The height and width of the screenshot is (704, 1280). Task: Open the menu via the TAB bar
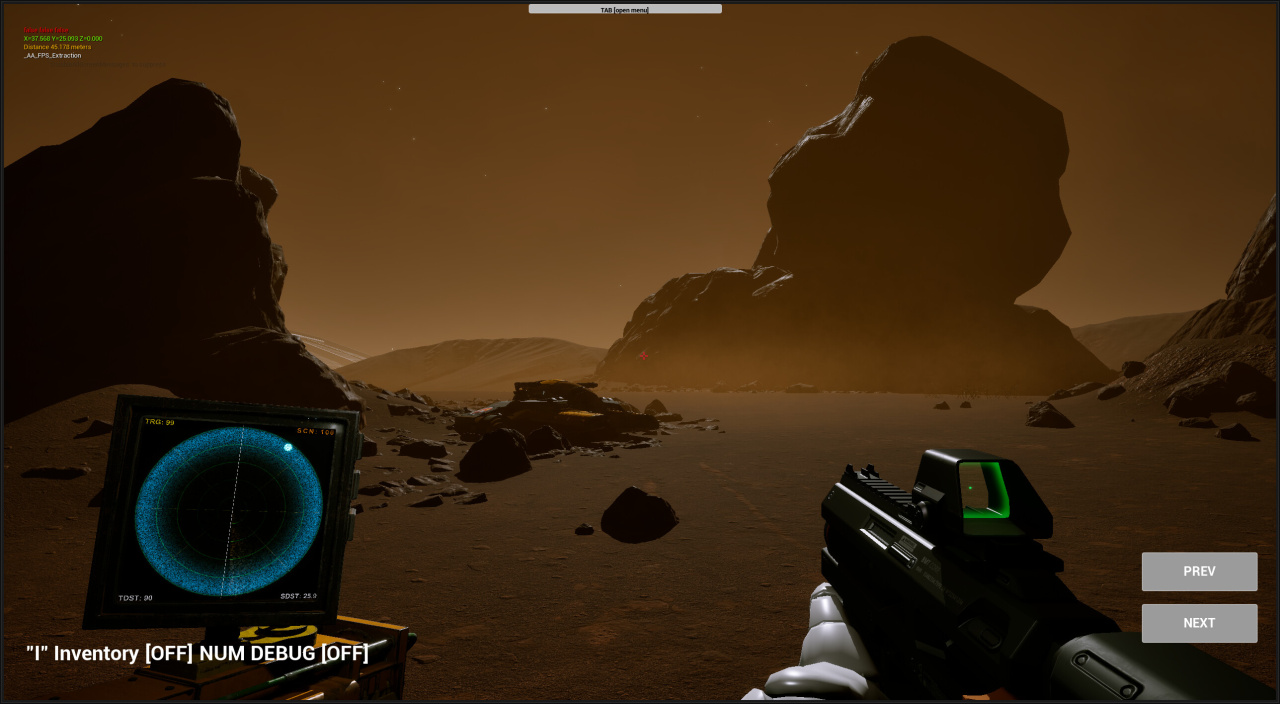625,9
